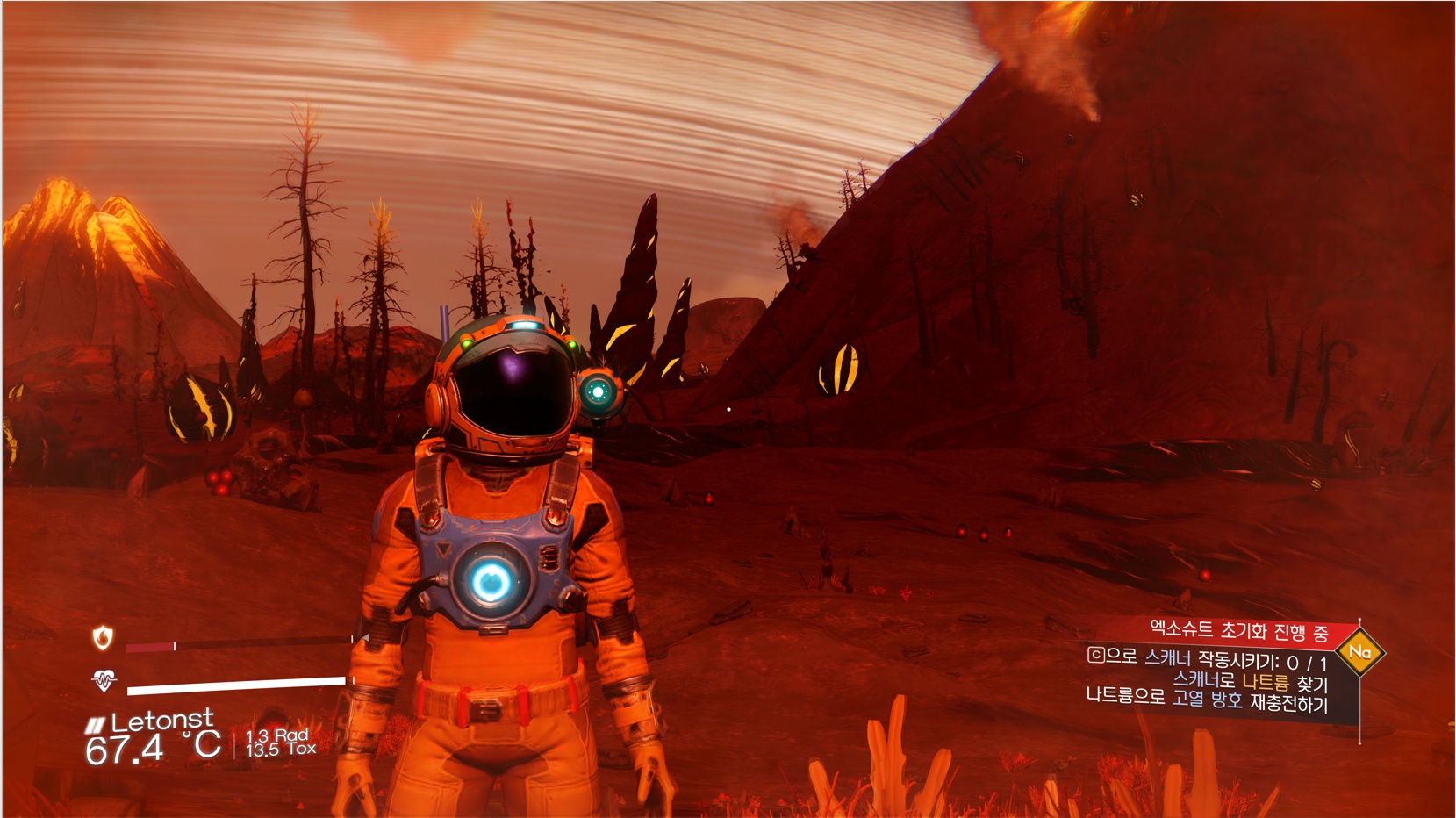The height and width of the screenshot is (818, 1456).
Task: Click the yellow Na sodium diamond icon
Action: tap(1359, 652)
